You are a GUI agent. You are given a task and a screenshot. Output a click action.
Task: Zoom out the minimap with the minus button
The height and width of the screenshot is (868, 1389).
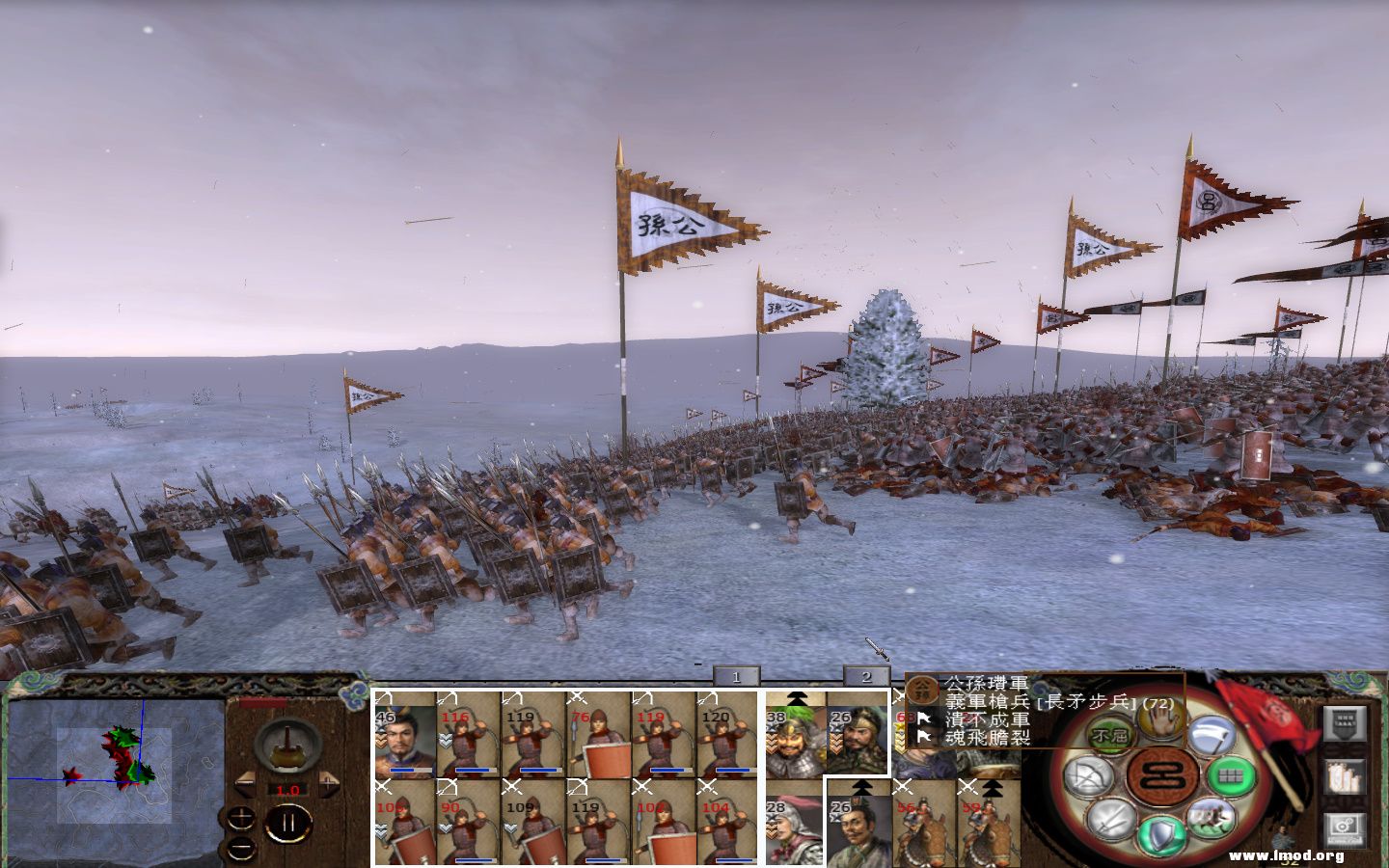coord(241,848)
